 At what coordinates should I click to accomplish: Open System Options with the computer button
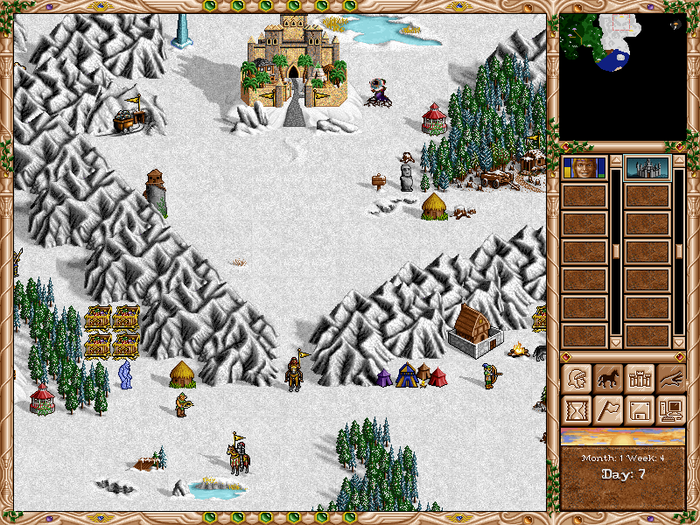(x=669, y=409)
